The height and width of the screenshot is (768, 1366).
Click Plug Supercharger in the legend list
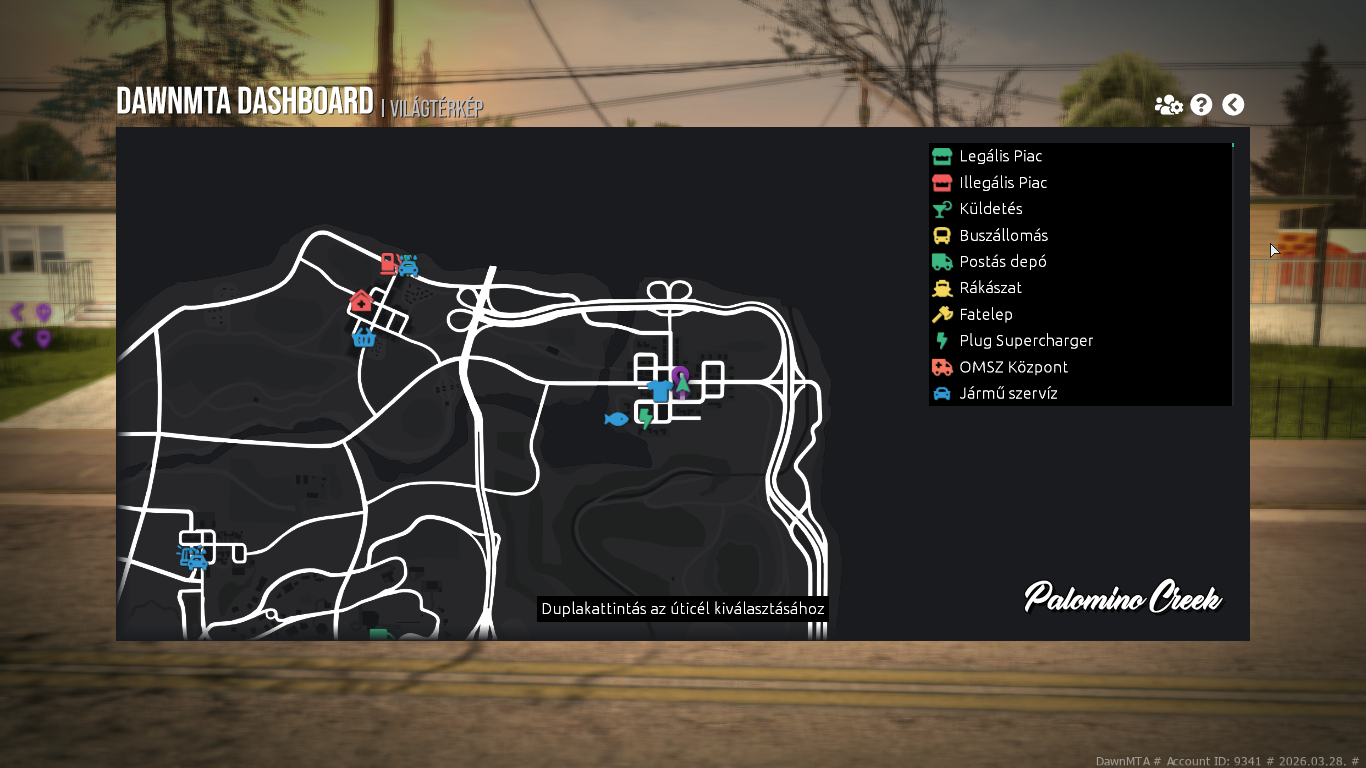[1025, 341]
